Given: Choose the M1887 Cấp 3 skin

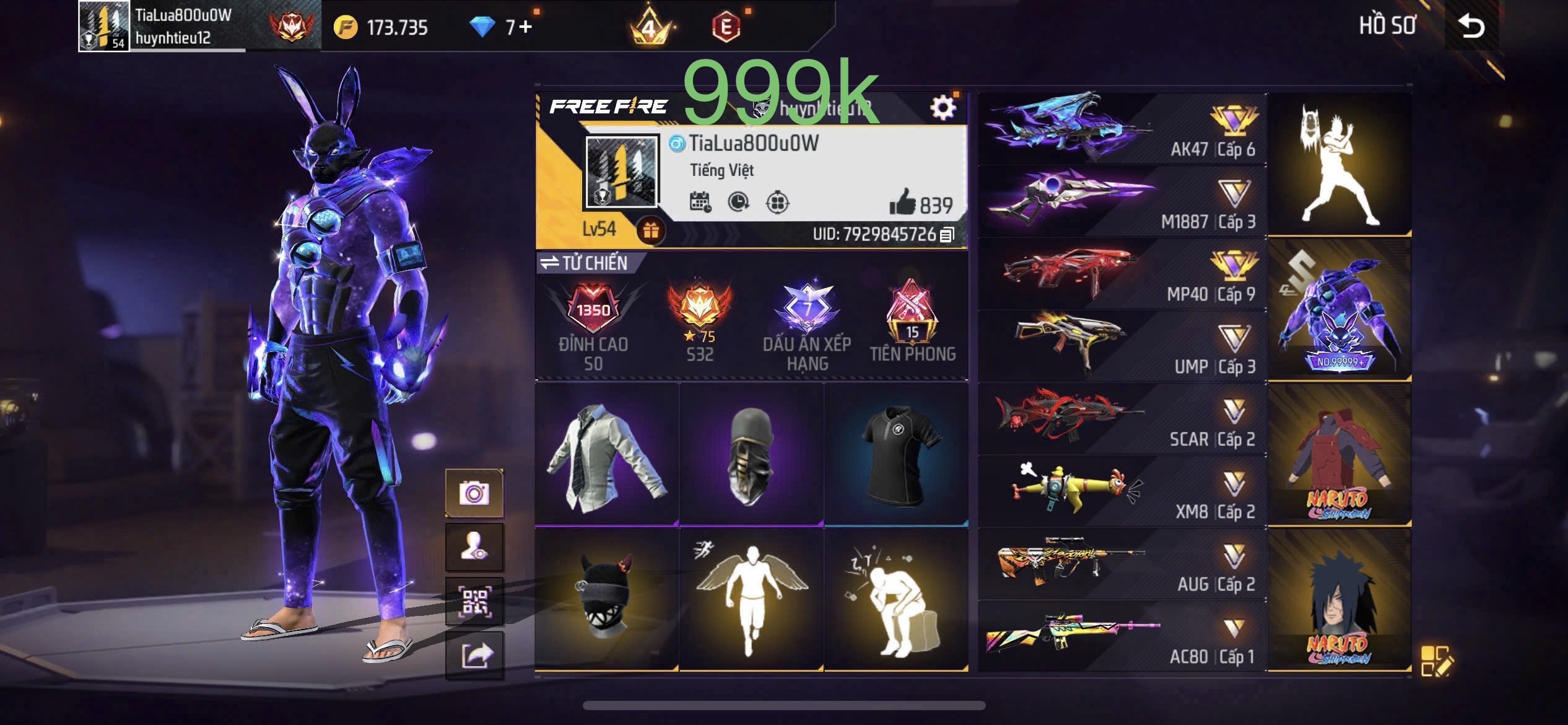Looking at the screenshot, I should 1122,201.
